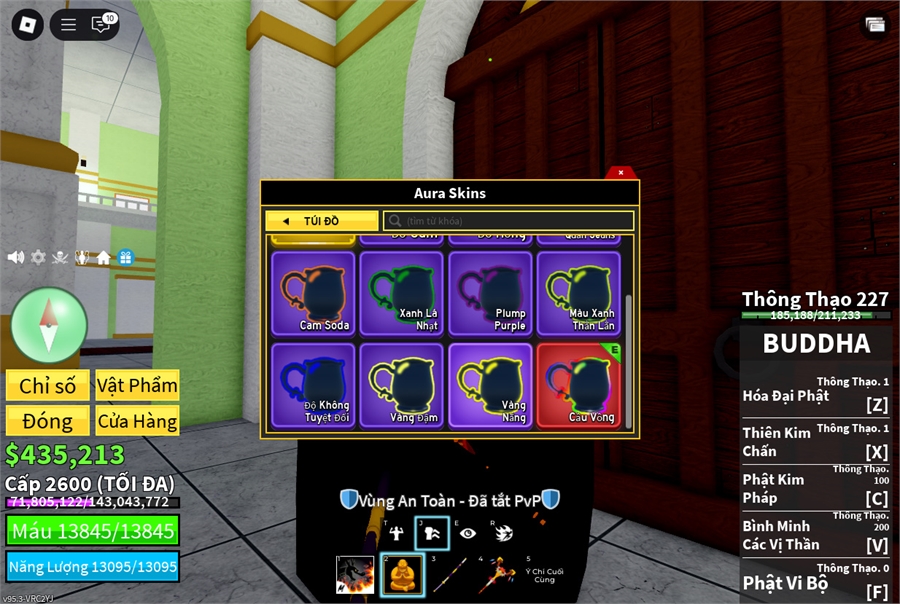Pick the Plump Purple aura skin
The width and height of the screenshot is (900, 604).
click(x=490, y=293)
